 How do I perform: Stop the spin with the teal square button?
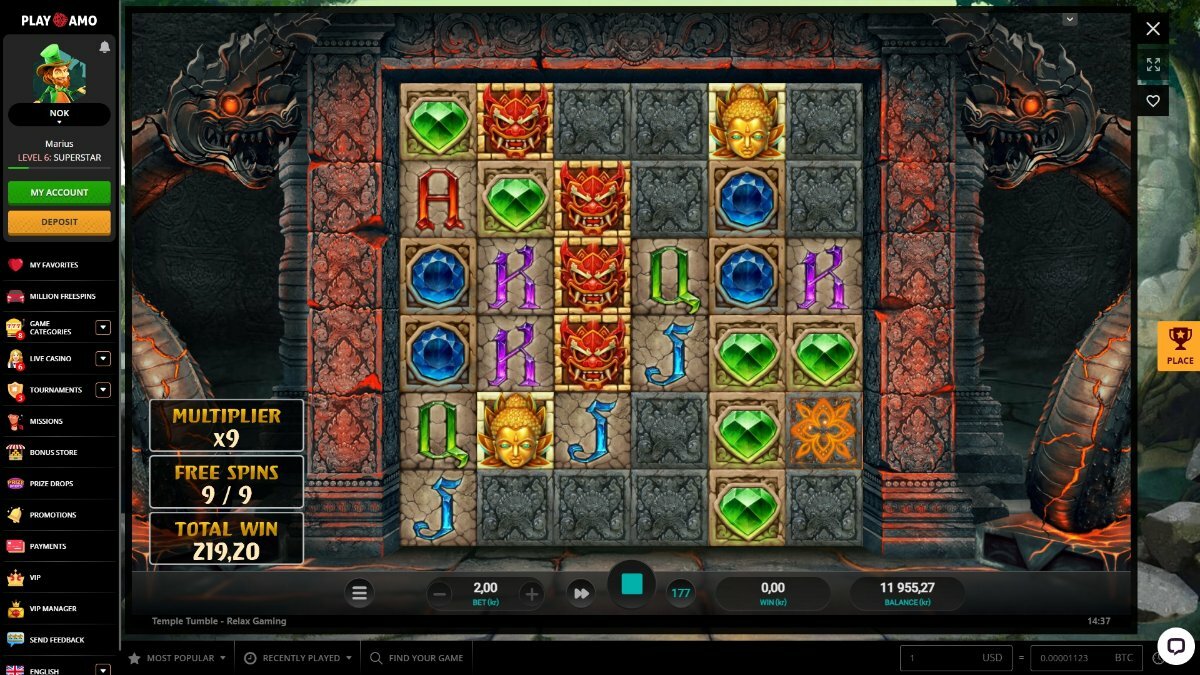632,585
